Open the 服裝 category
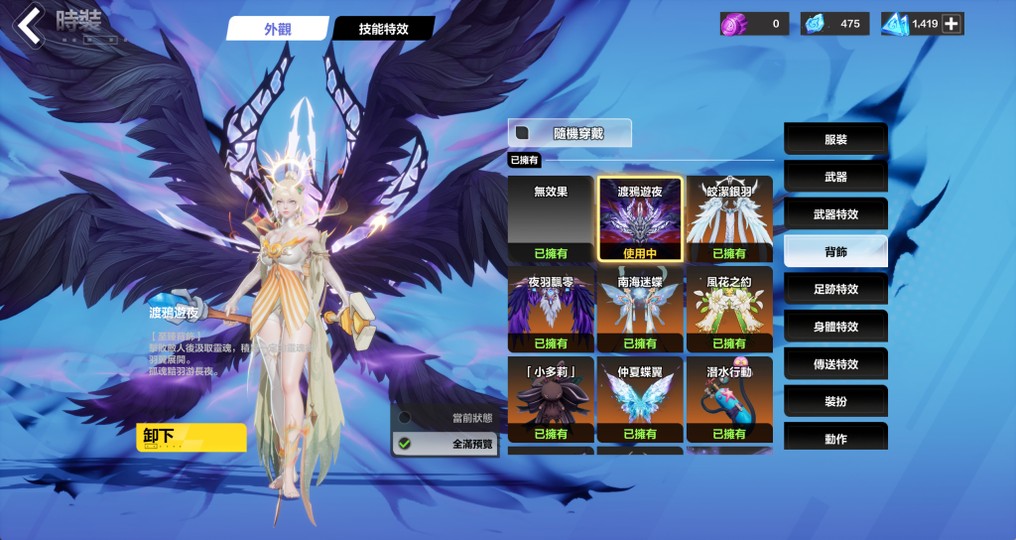 tap(835, 140)
